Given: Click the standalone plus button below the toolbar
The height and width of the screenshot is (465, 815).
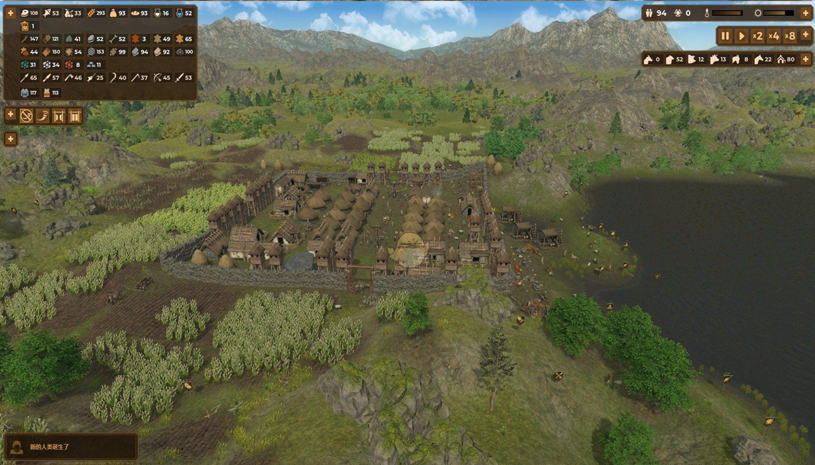Looking at the screenshot, I should pos(10,139).
